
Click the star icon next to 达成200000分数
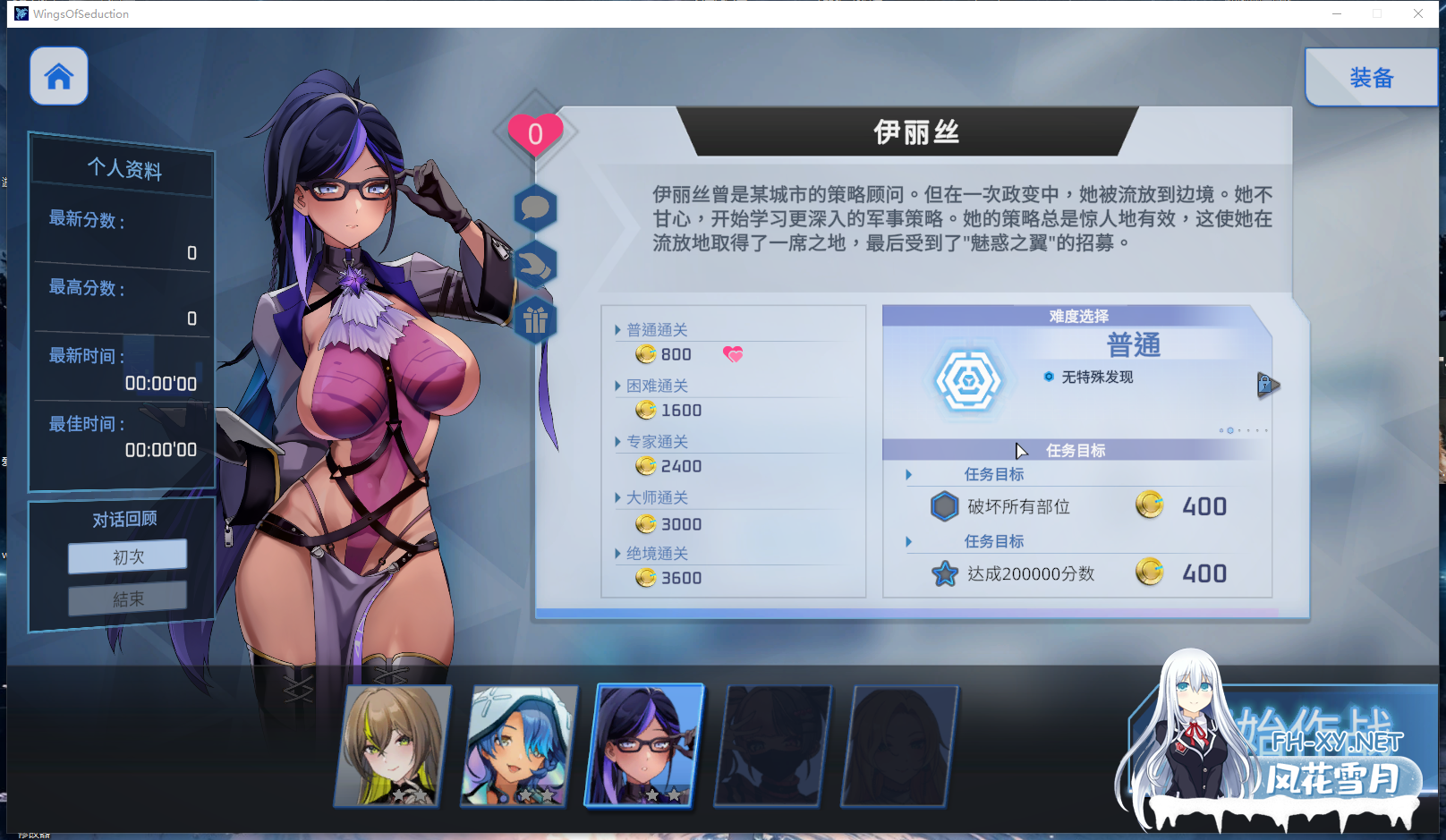pos(944,573)
